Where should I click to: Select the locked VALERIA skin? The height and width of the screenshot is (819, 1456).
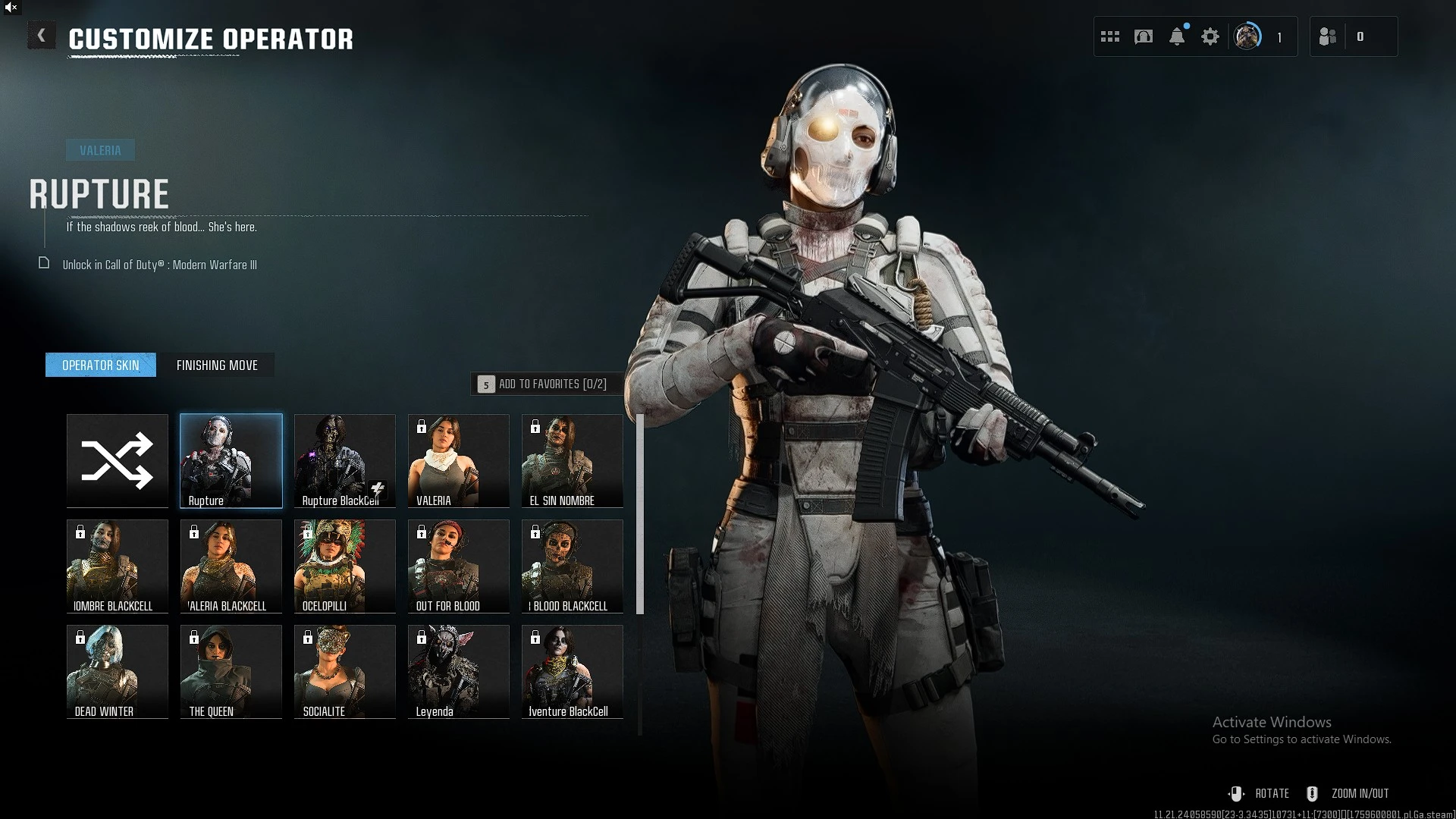click(x=459, y=460)
